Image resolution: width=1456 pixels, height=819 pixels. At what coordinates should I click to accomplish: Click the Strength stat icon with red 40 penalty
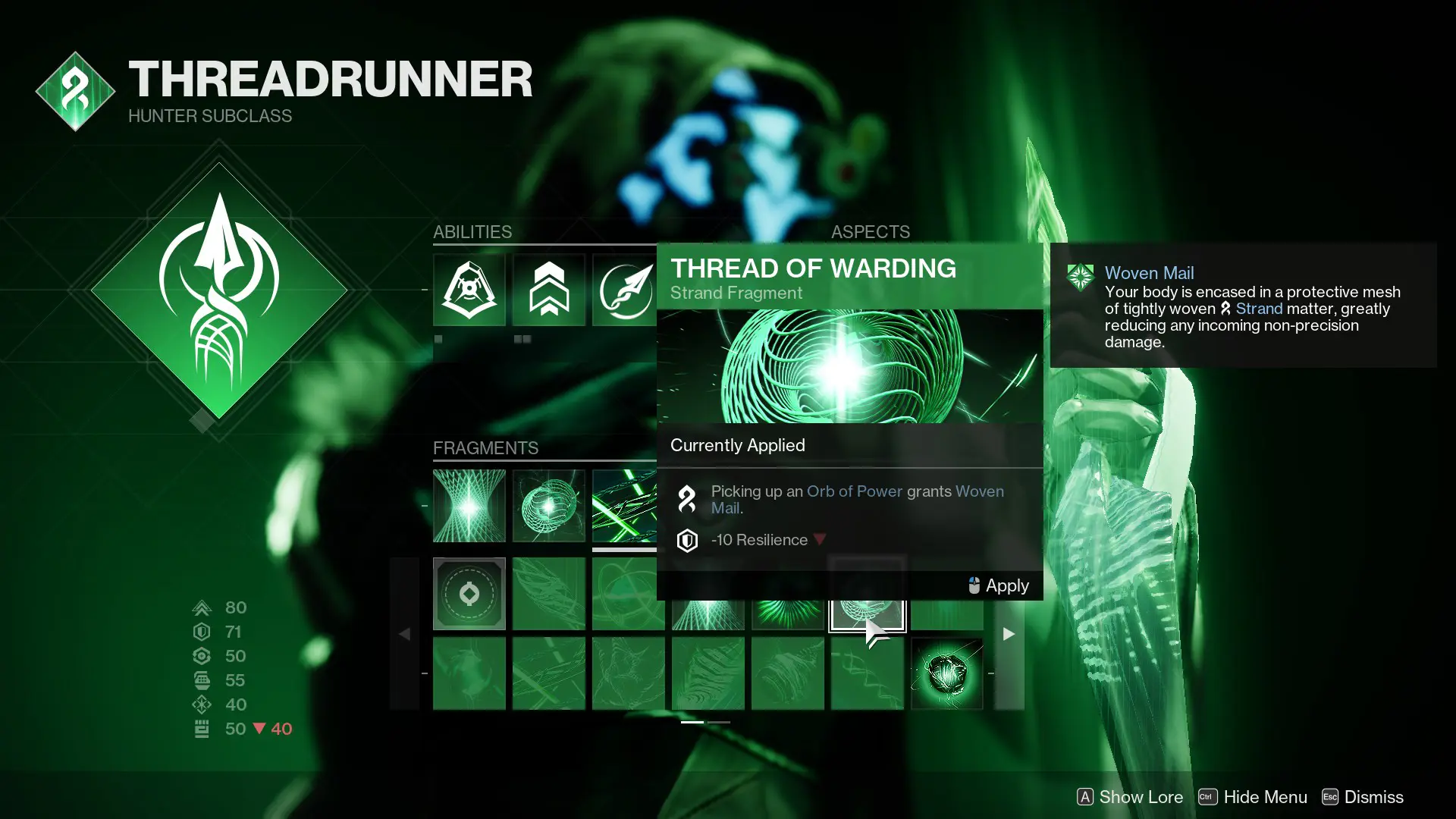(x=202, y=729)
